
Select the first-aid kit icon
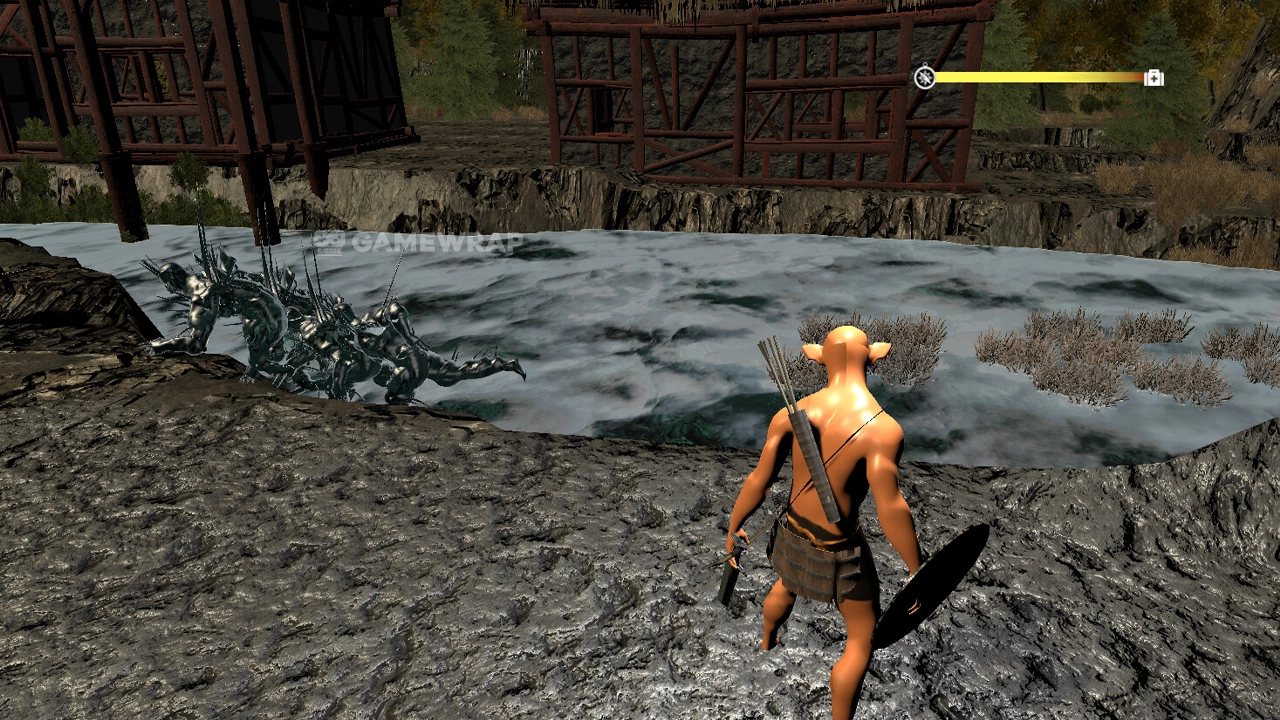pyautogui.click(x=1153, y=77)
